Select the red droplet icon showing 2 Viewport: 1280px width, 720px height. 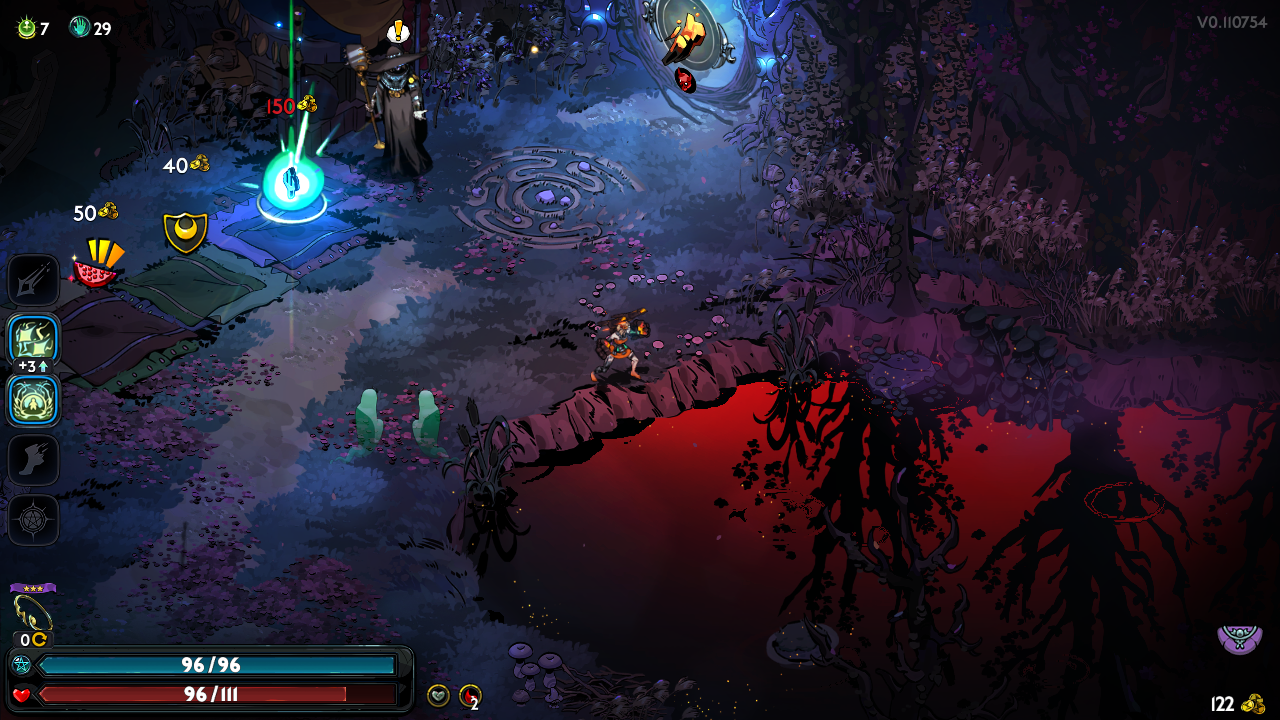(469, 695)
